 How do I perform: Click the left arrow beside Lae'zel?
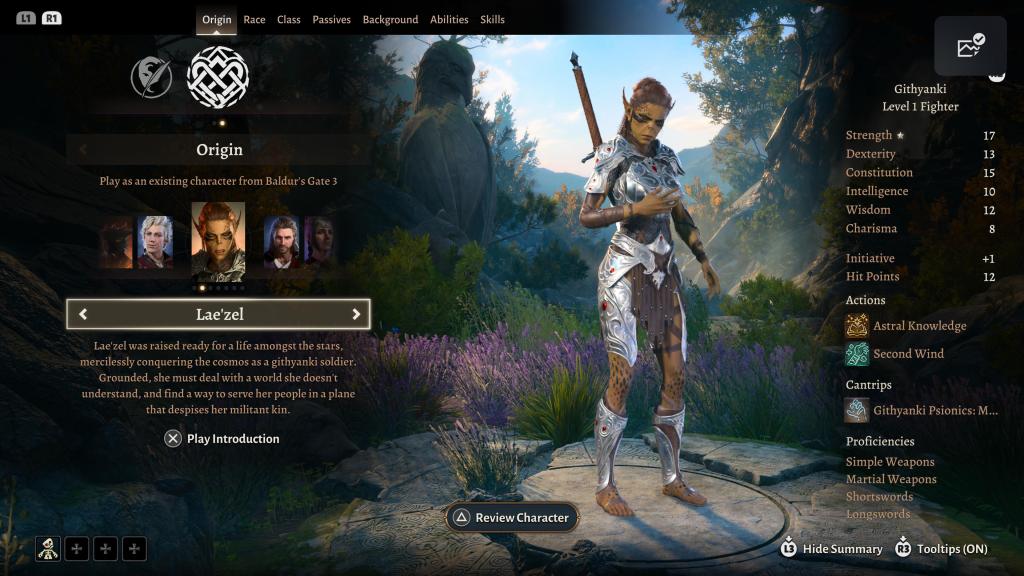coord(83,314)
